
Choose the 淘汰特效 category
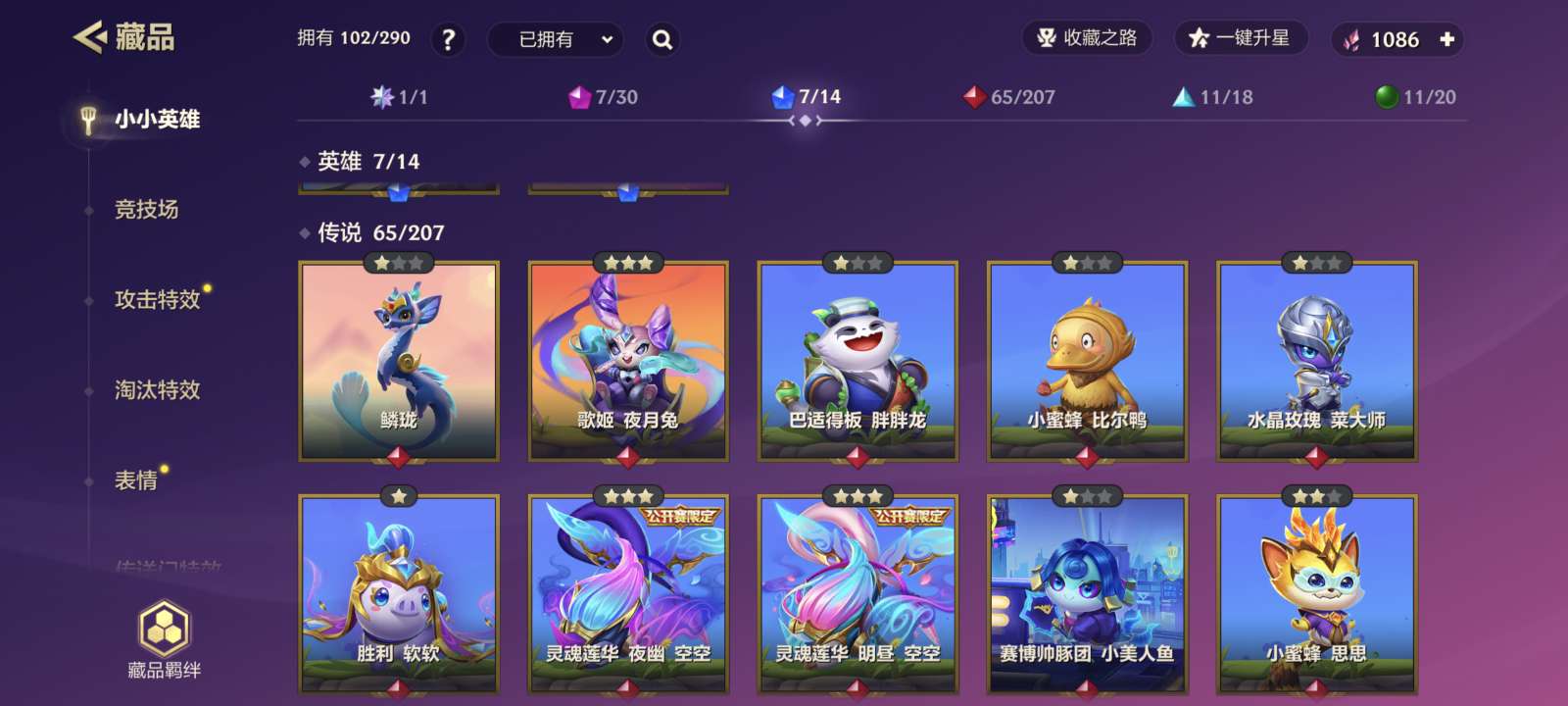pos(157,389)
